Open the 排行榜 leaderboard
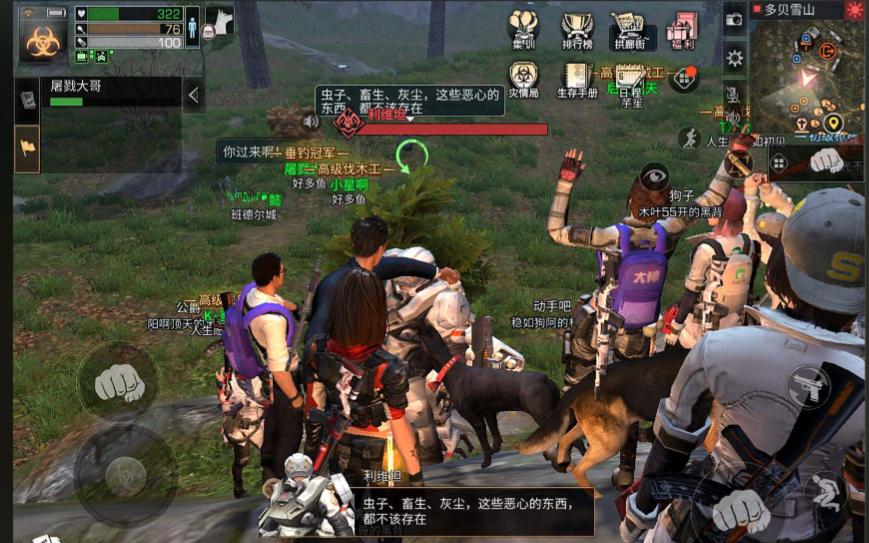Viewport: 869px width, 543px height. tap(578, 30)
